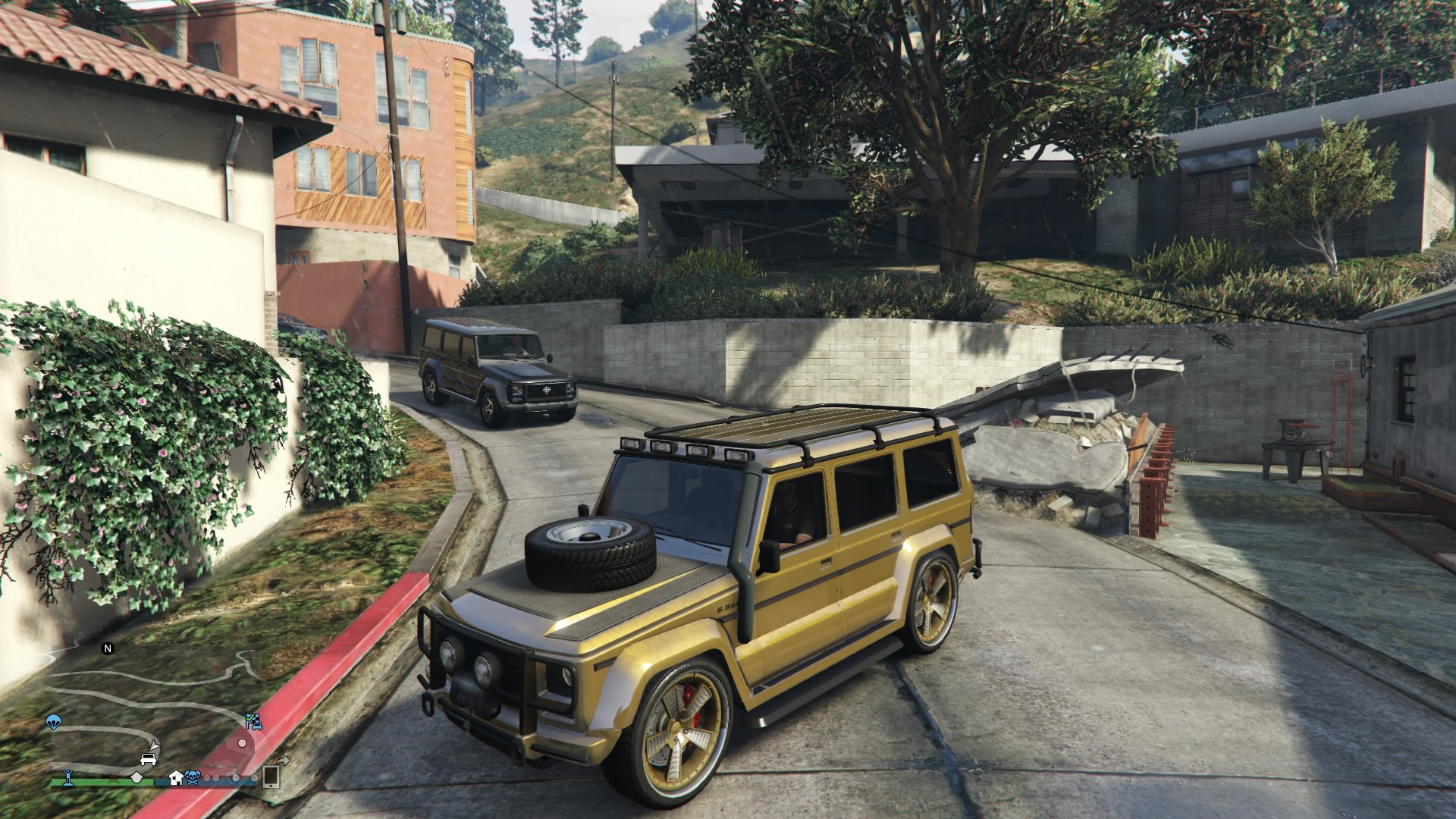Click the north compass marker on the minimap
The height and width of the screenshot is (819, 1456).
108,648
